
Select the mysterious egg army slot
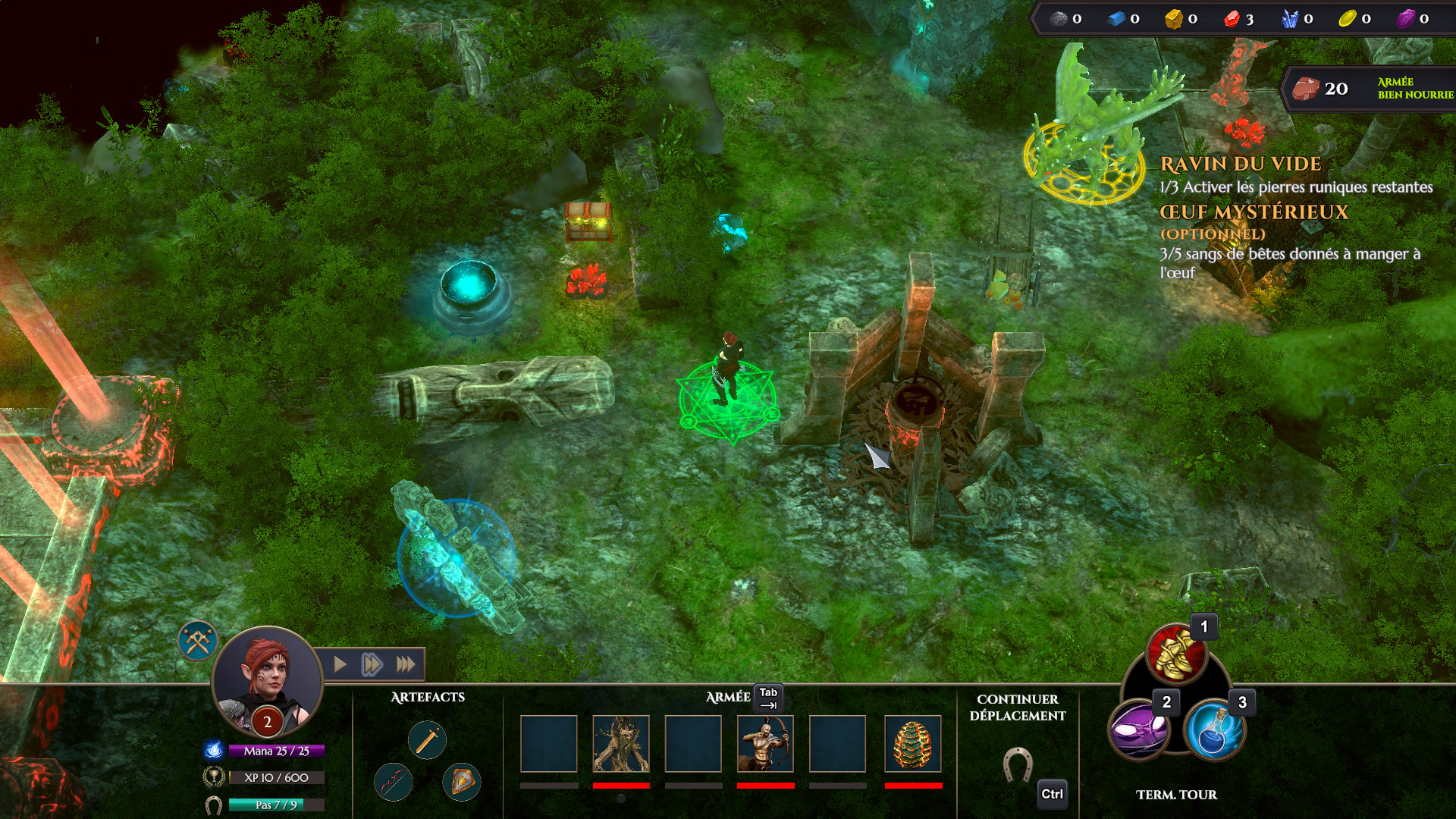(913, 744)
